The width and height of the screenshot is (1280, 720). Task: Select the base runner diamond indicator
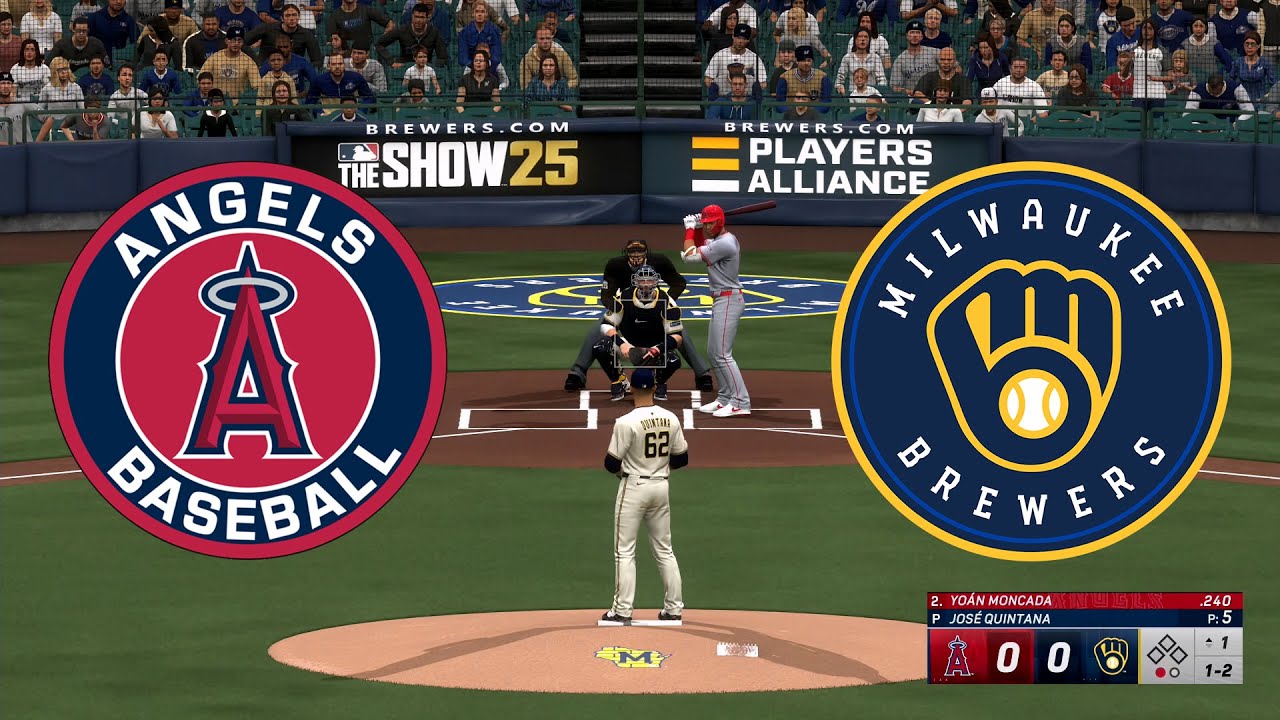tap(1168, 650)
